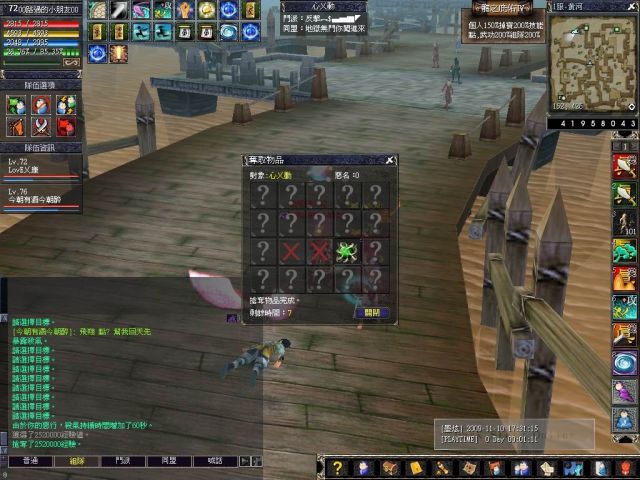
Task: Open the scroll icon atop the right bar
Action: coord(625,165)
